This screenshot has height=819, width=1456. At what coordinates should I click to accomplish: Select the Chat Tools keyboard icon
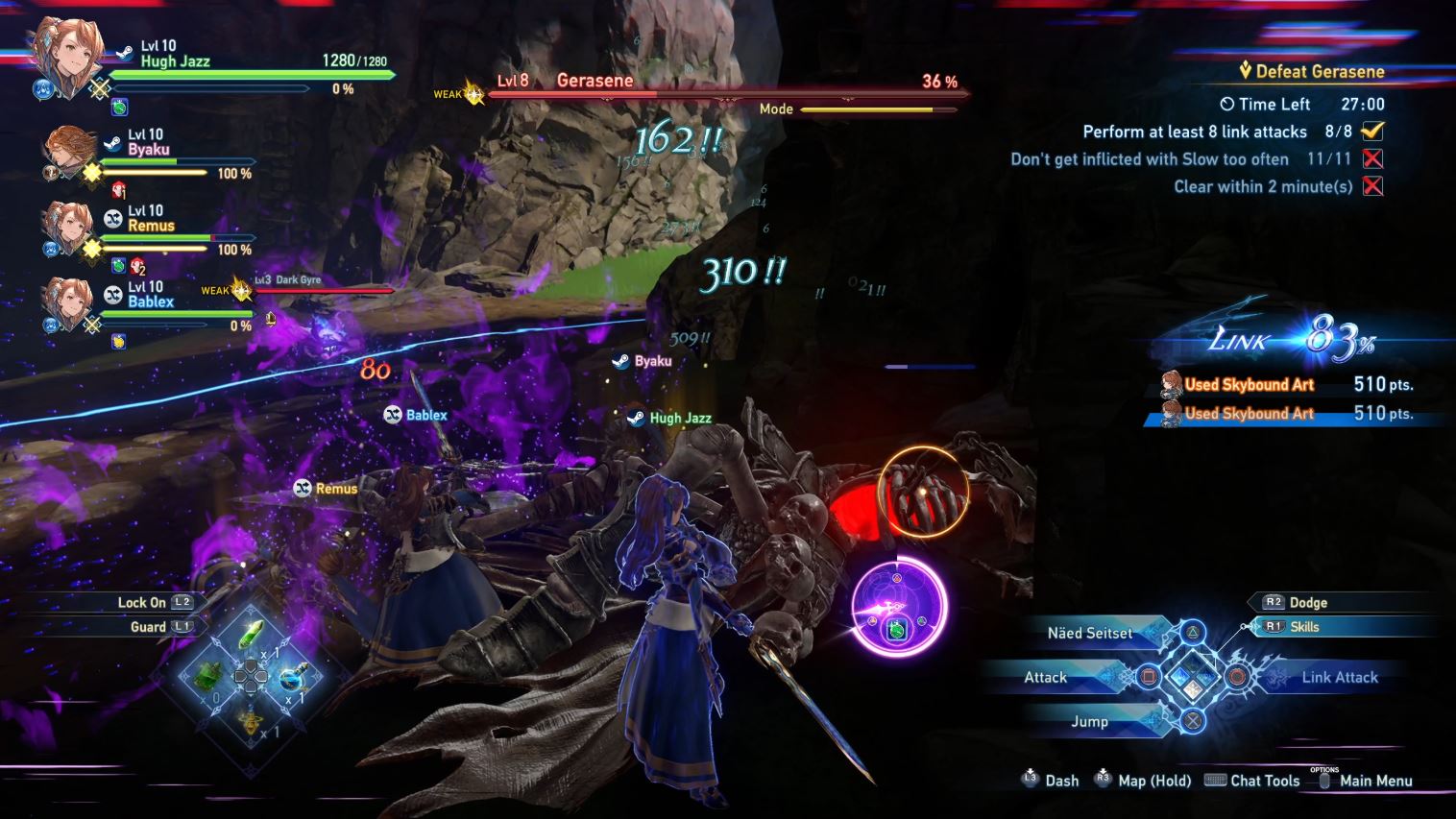point(1216,781)
